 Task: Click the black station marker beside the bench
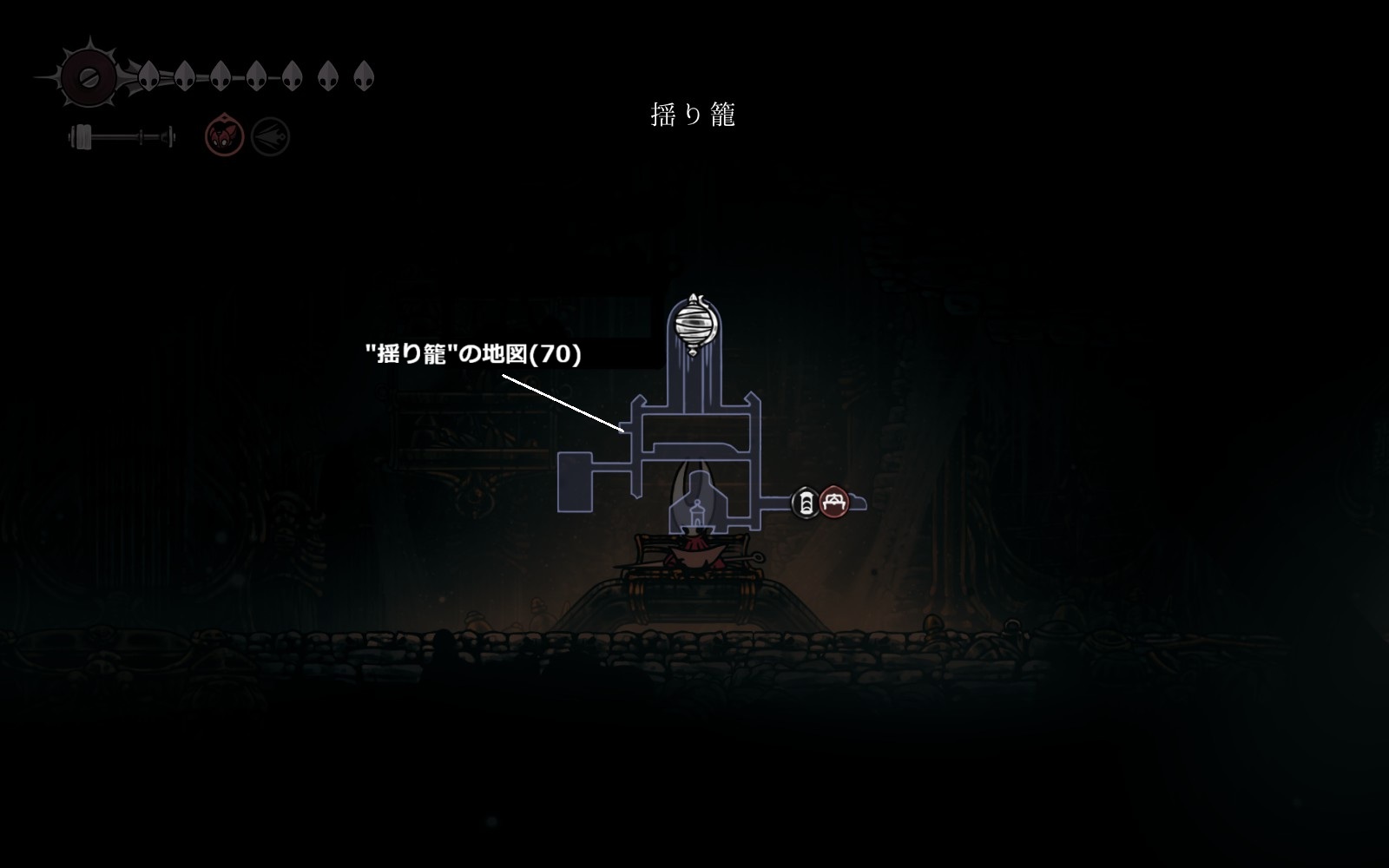(806, 502)
